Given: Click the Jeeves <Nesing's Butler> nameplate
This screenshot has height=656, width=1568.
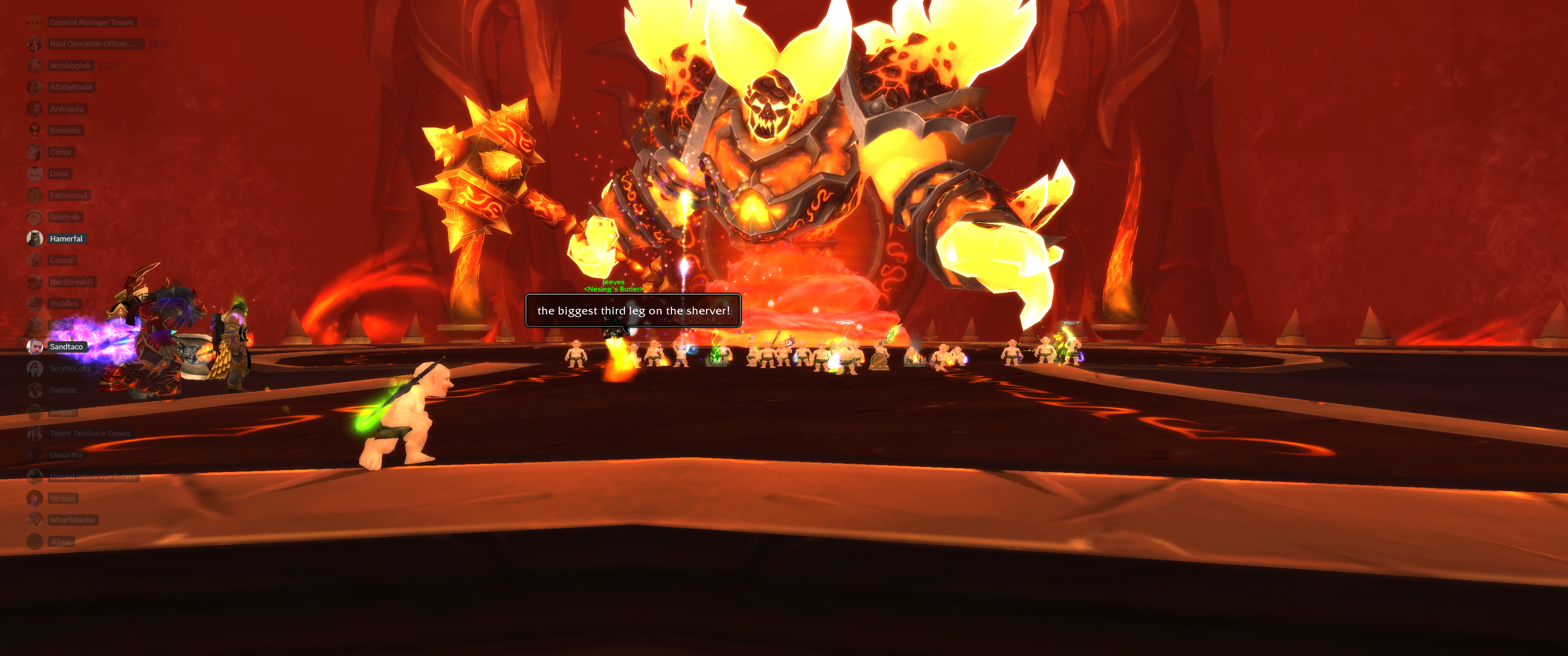Looking at the screenshot, I should tap(613, 285).
